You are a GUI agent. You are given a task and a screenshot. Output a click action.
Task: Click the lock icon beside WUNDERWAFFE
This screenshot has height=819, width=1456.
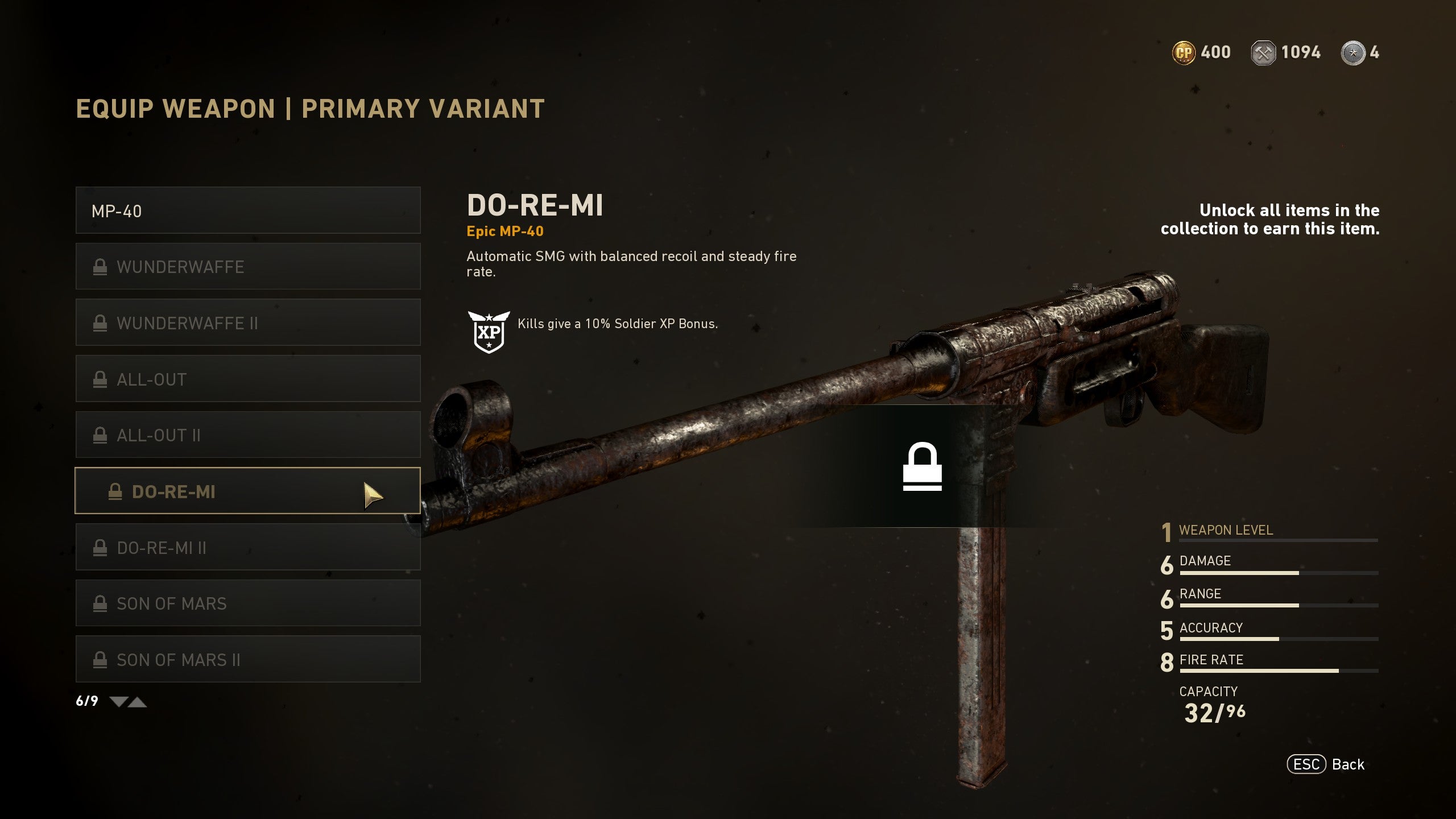tap(101, 266)
